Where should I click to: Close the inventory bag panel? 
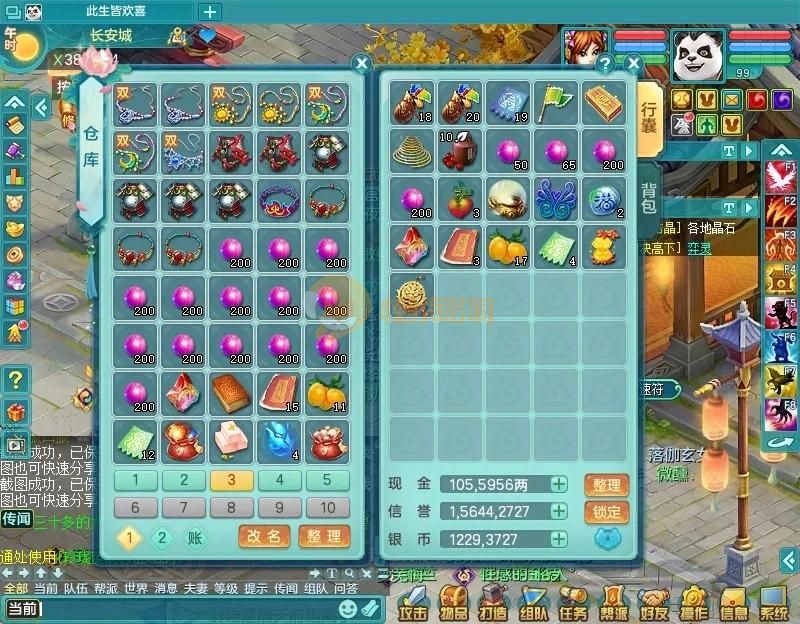632,64
